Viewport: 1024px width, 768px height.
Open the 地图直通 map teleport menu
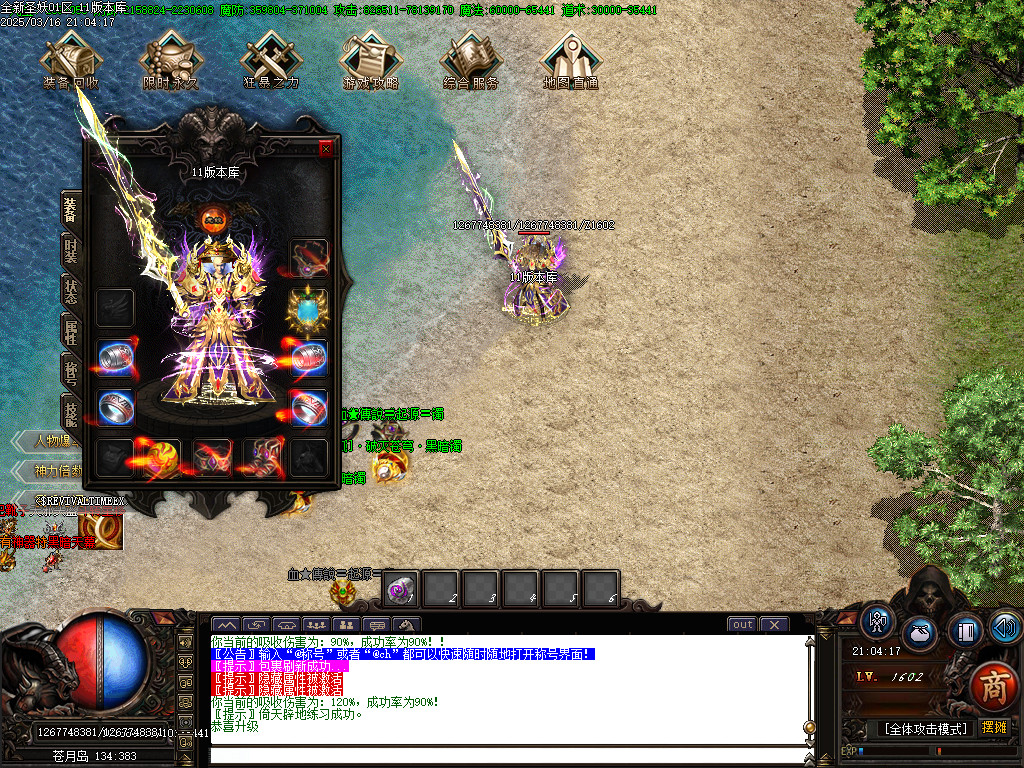coord(570,60)
